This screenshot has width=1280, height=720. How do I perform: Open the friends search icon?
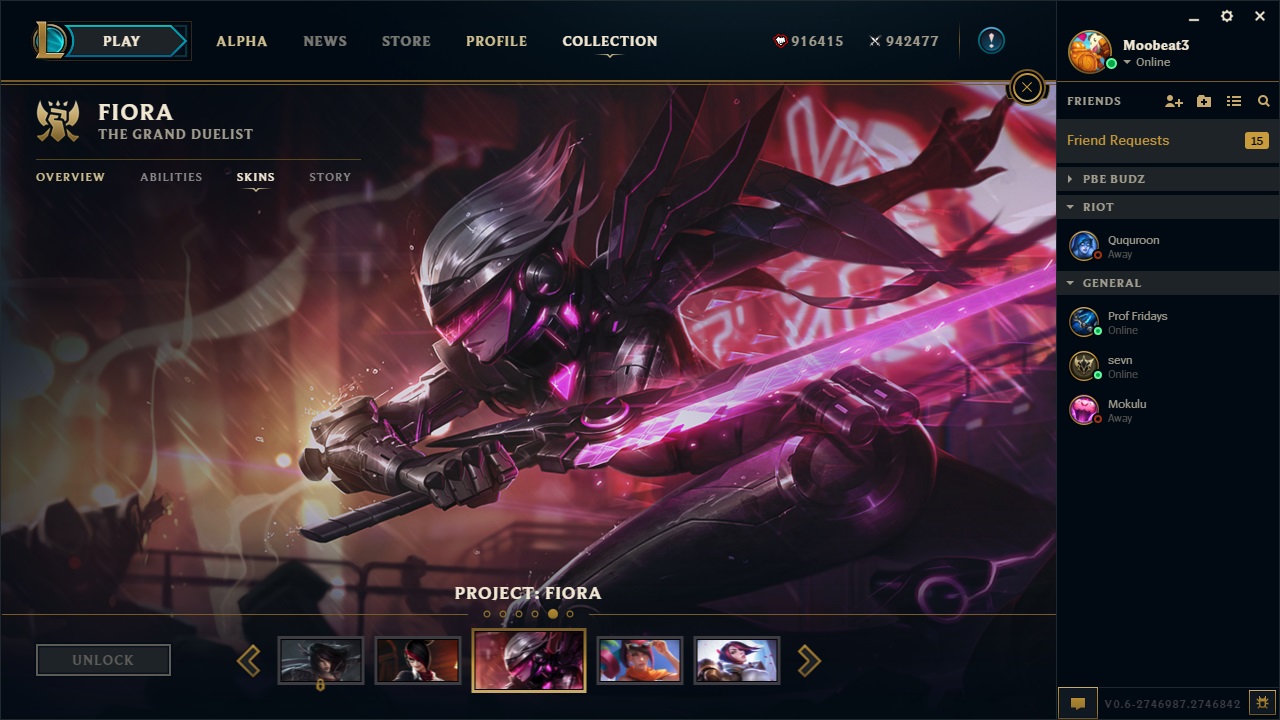[x=1263, y=101]
